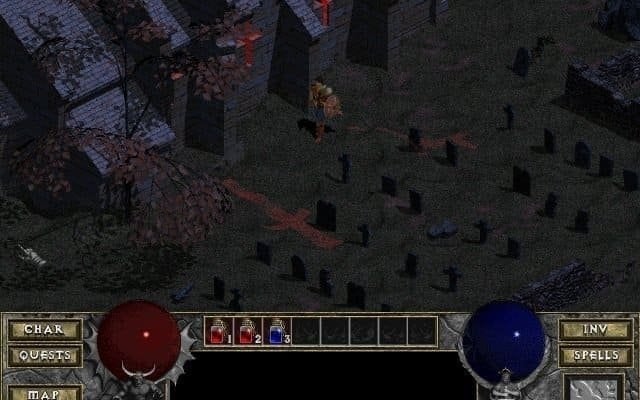Open the SPELLS book

pos(595,355)
